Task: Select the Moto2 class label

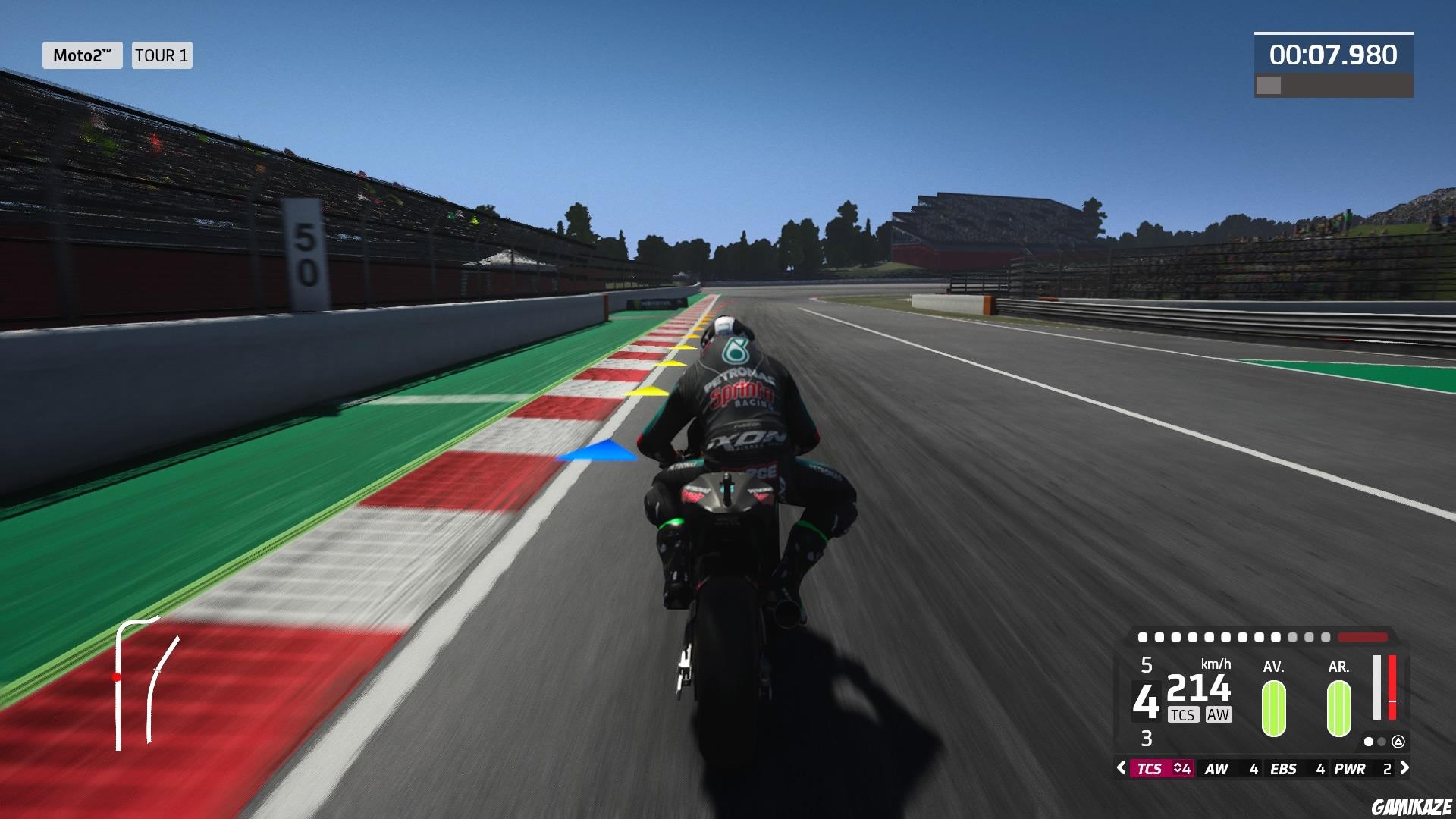Action: coord(82,55)
